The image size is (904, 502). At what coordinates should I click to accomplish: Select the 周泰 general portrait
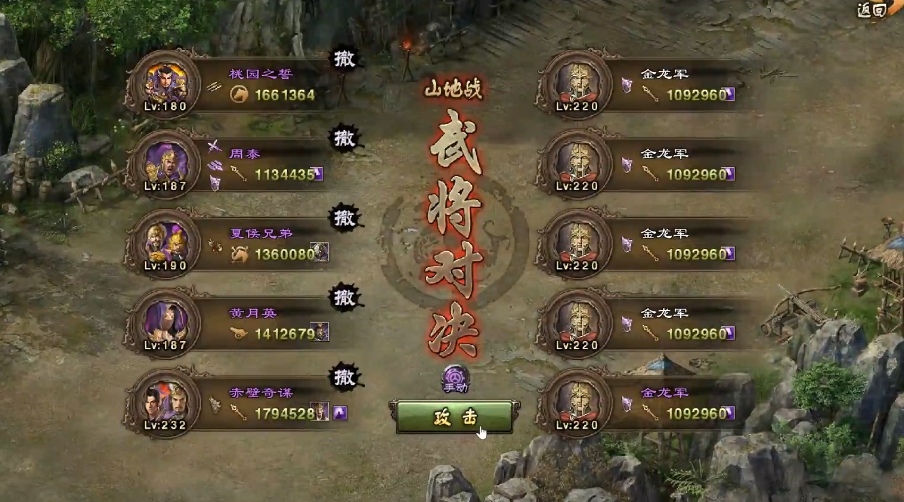click(x=163, y=161)
